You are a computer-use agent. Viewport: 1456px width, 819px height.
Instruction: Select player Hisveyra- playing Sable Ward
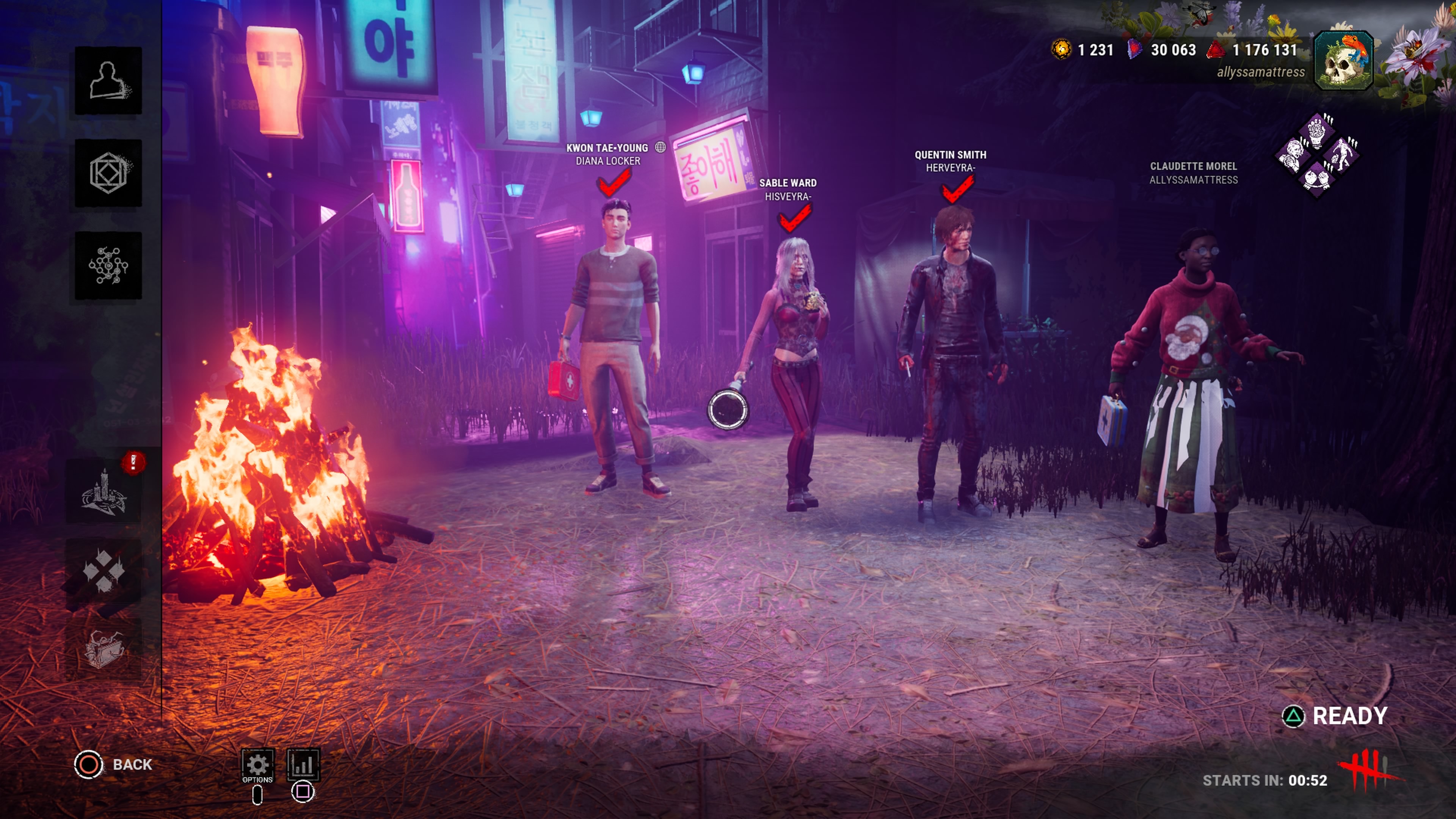[788, 190]
